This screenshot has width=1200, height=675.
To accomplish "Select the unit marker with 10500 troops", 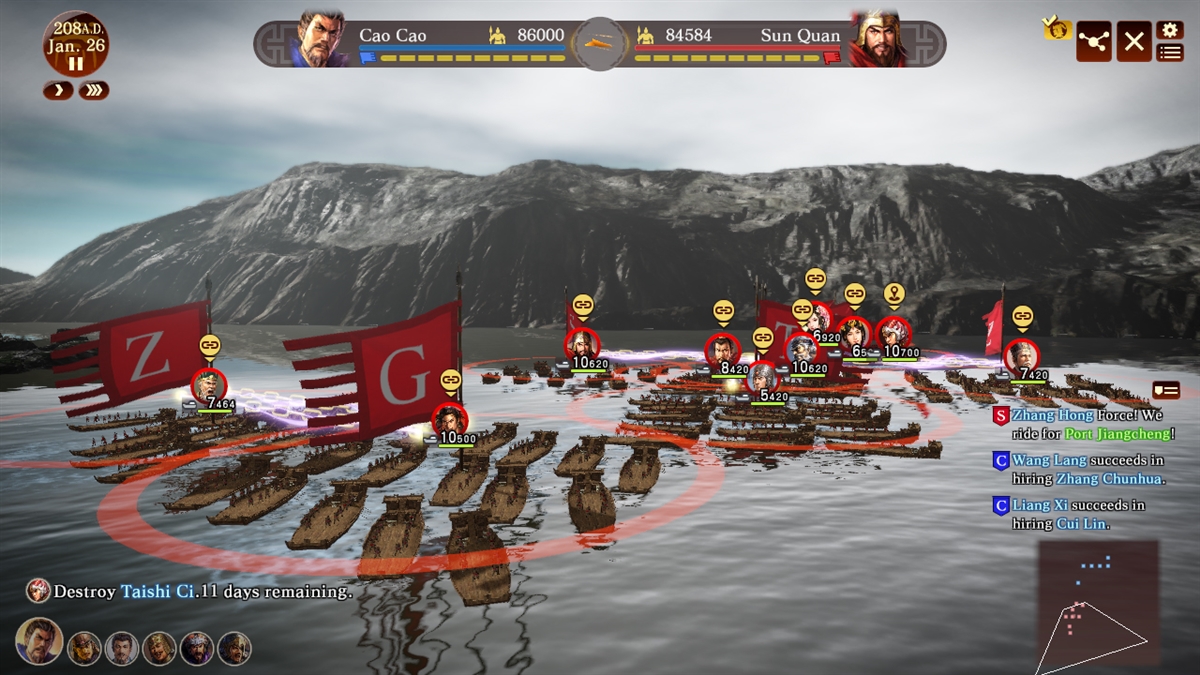I will click(450, 419).
